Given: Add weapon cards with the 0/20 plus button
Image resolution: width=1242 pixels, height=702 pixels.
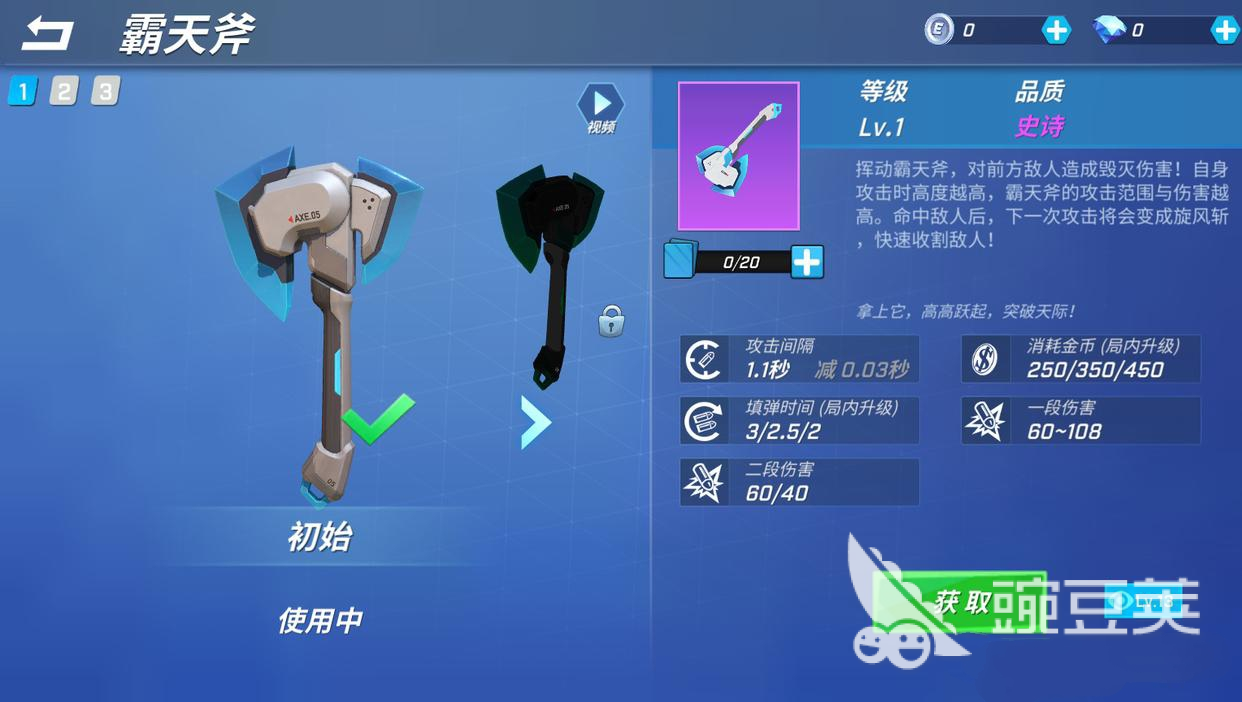Looking at the screenshot, I should [806, 262].
